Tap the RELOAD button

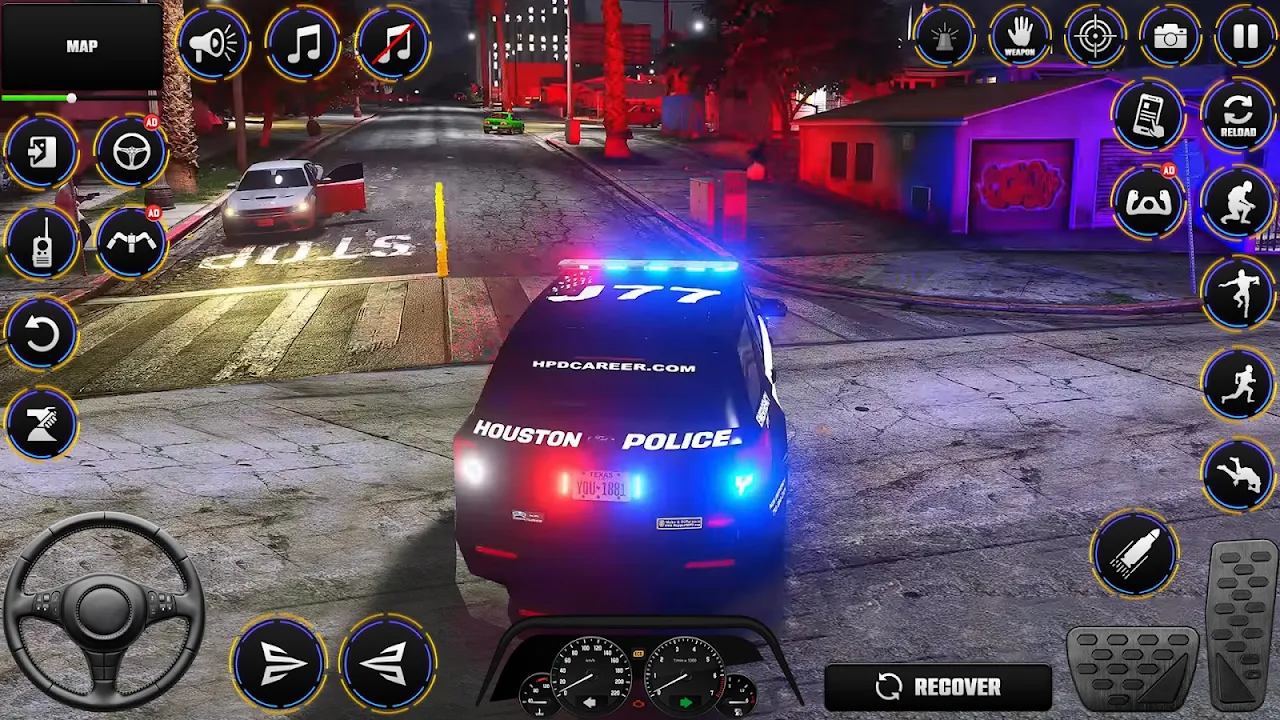1238,116
